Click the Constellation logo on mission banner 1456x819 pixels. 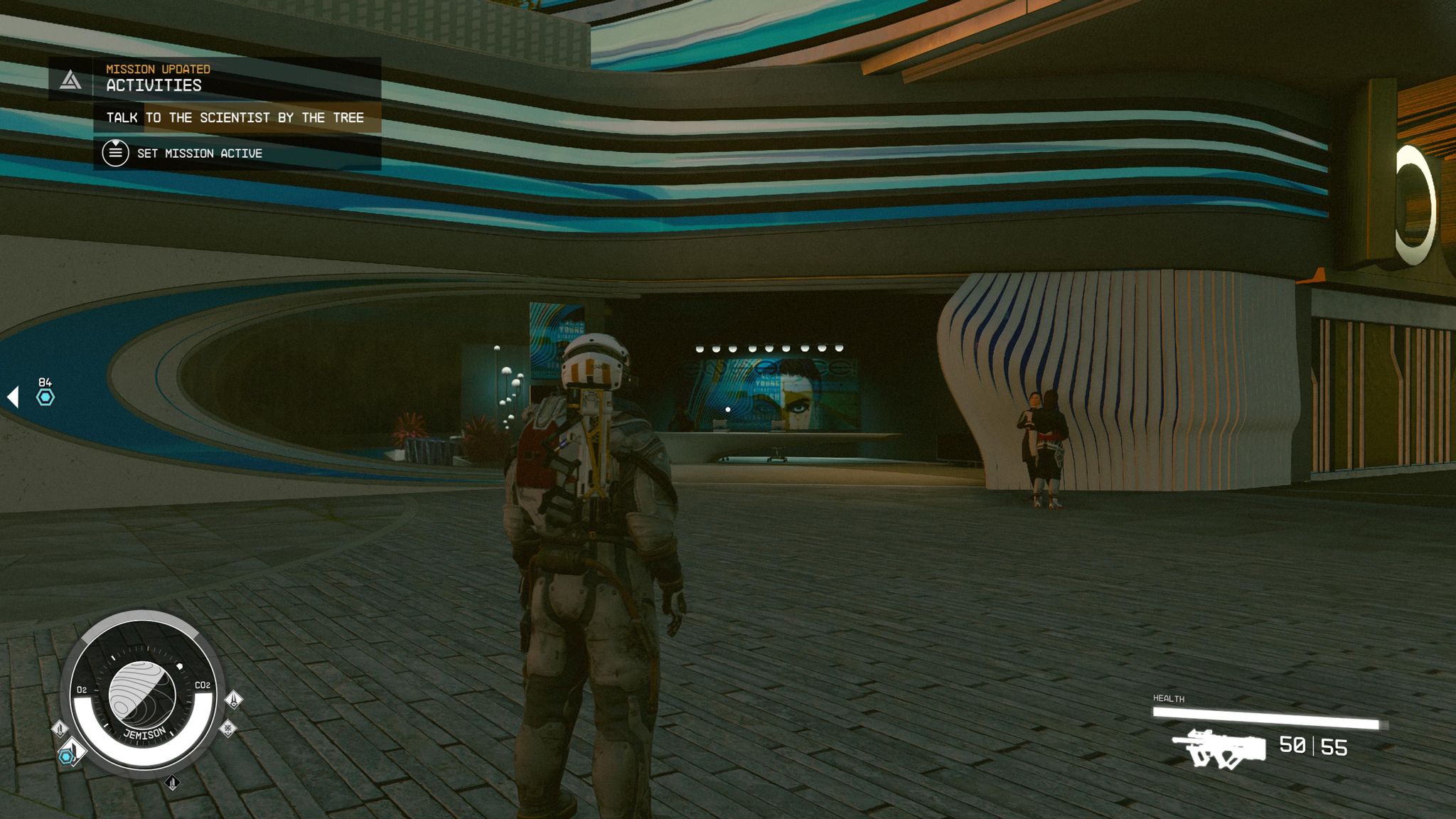(70, 80)
